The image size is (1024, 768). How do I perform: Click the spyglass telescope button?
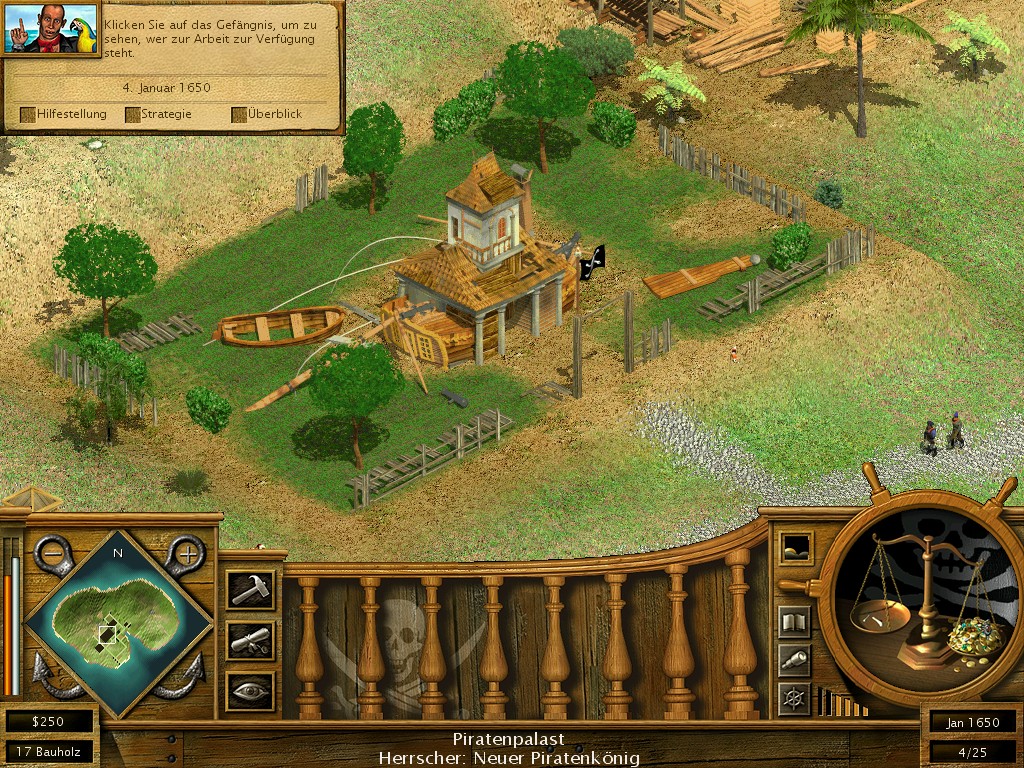click(x=794, y=660)
